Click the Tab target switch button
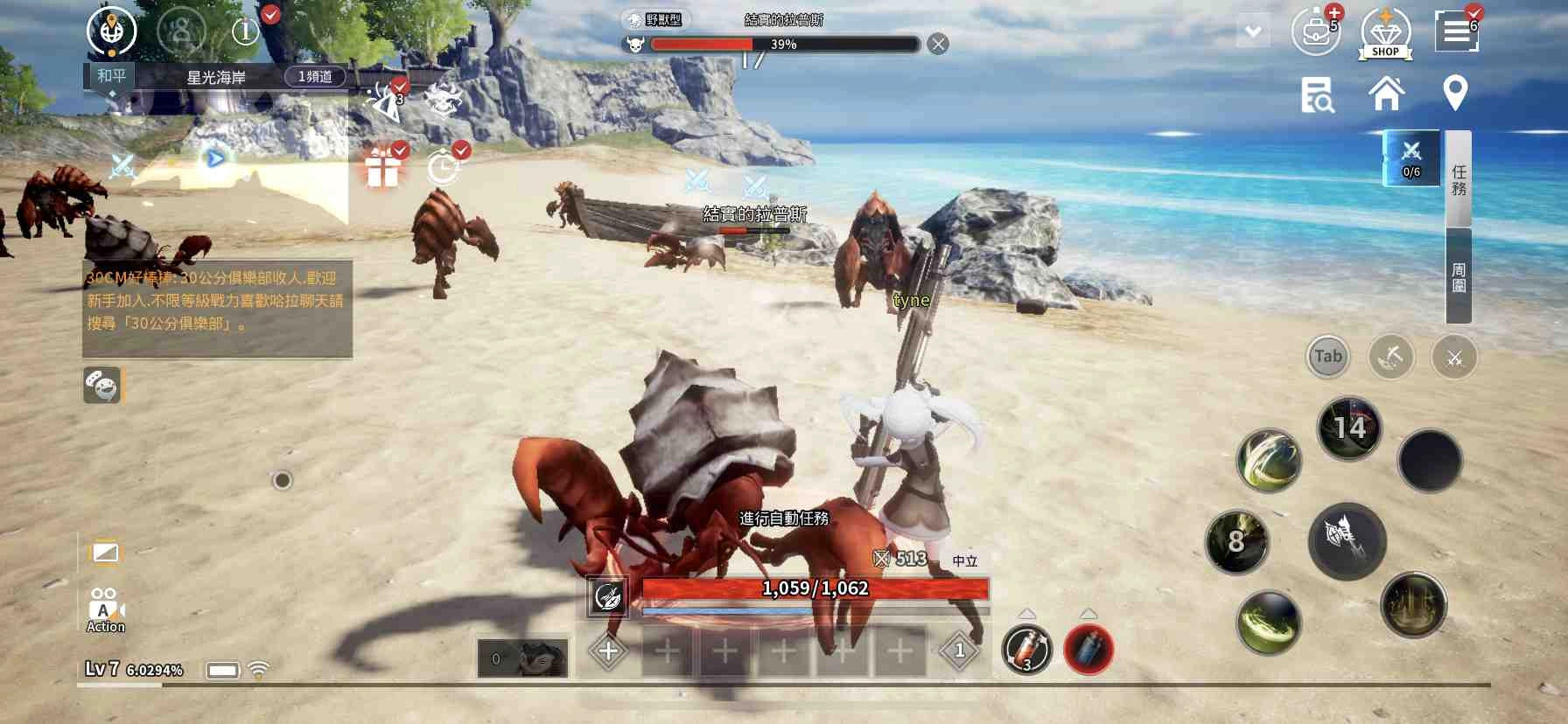This screenshot has height=724, width=1568. 1327,357
